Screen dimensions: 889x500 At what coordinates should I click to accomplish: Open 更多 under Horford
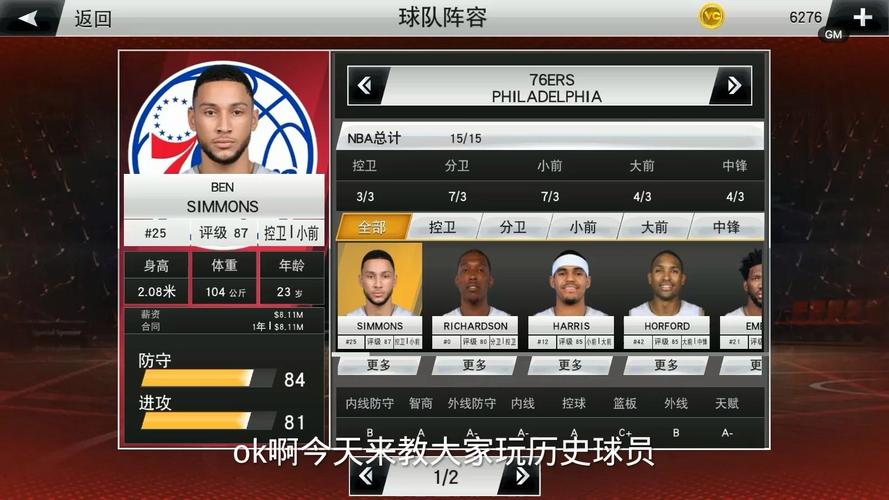pos(667,365)
